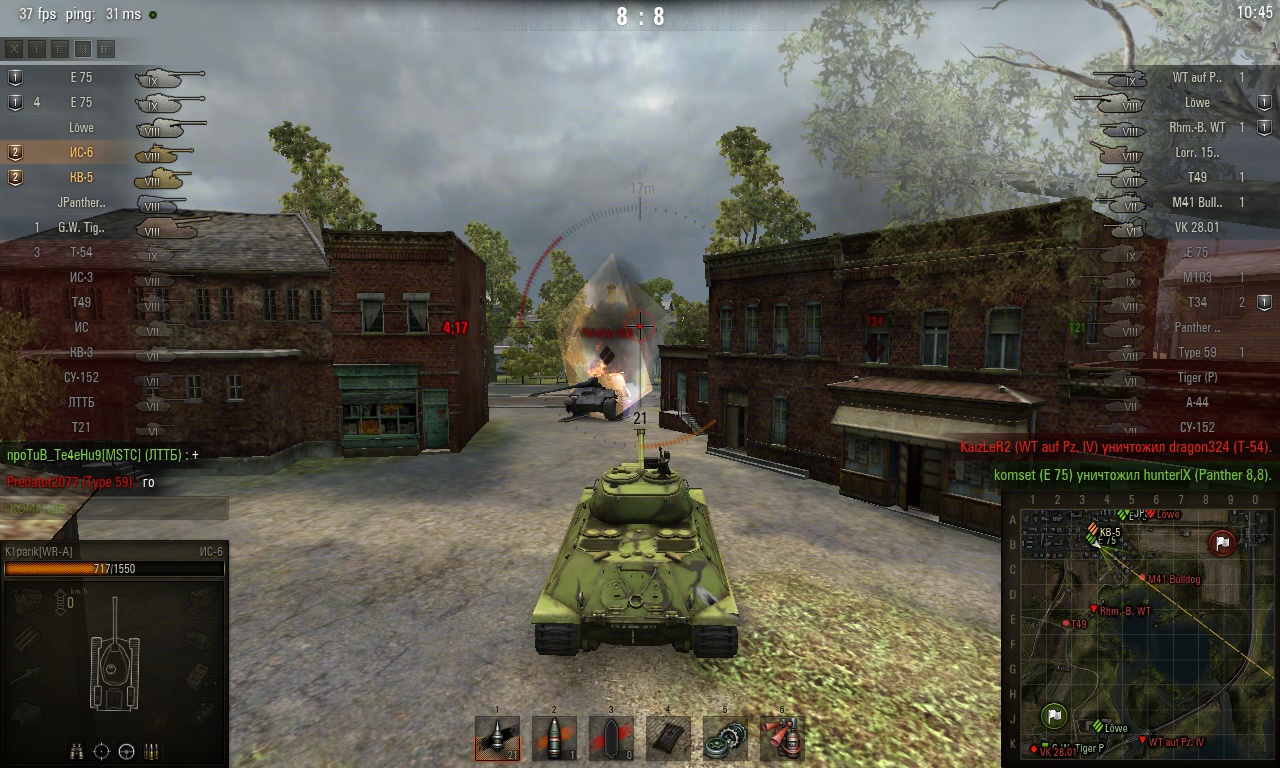Image resolution: width=1280 pixels, height=768 pixels.
Task: Click the allied green base flag on minimap
Action: point(1054,715)
